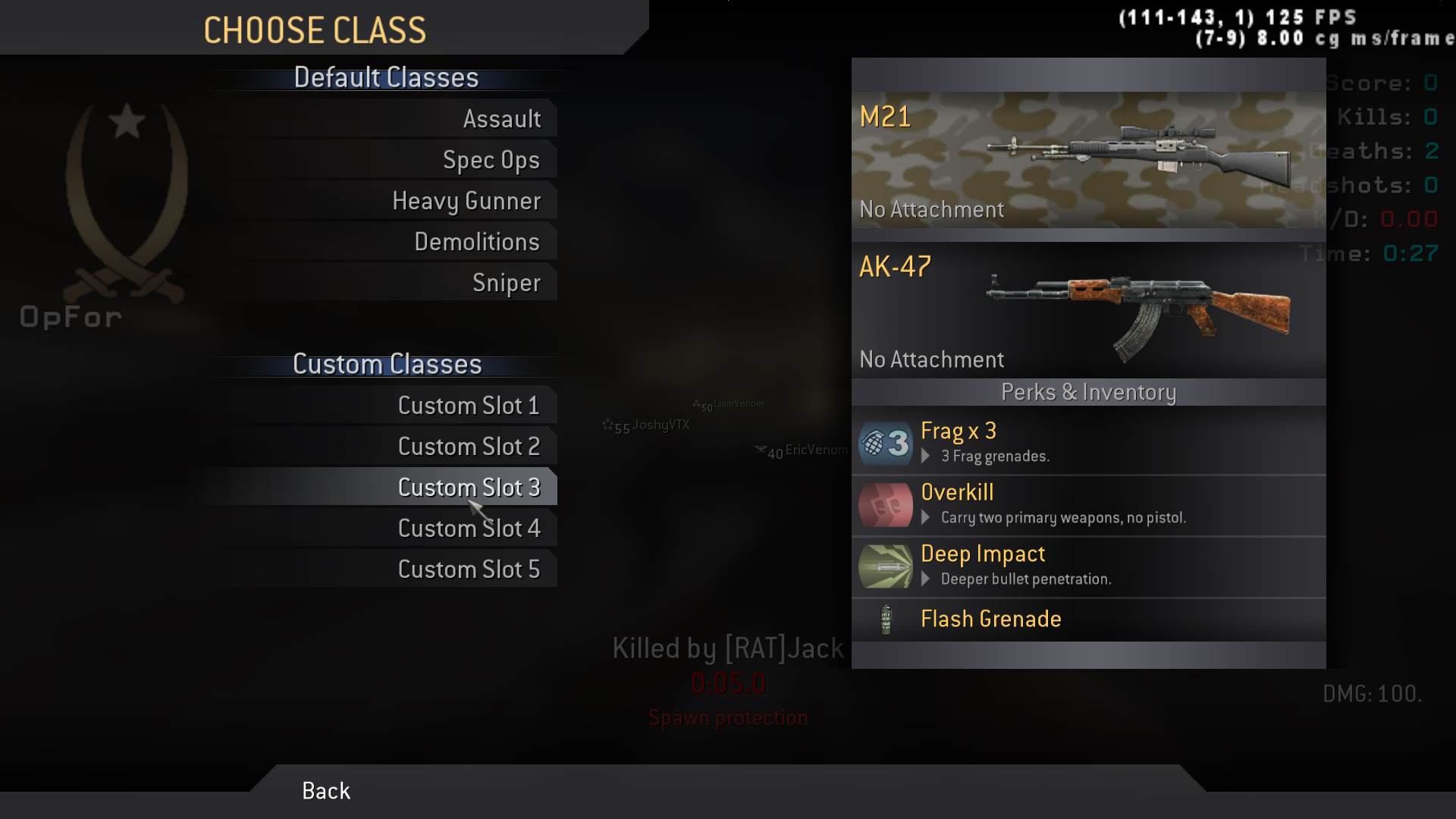Select the Assault default class
Viewport: 1456px width, 819px height.
[501, 119]
